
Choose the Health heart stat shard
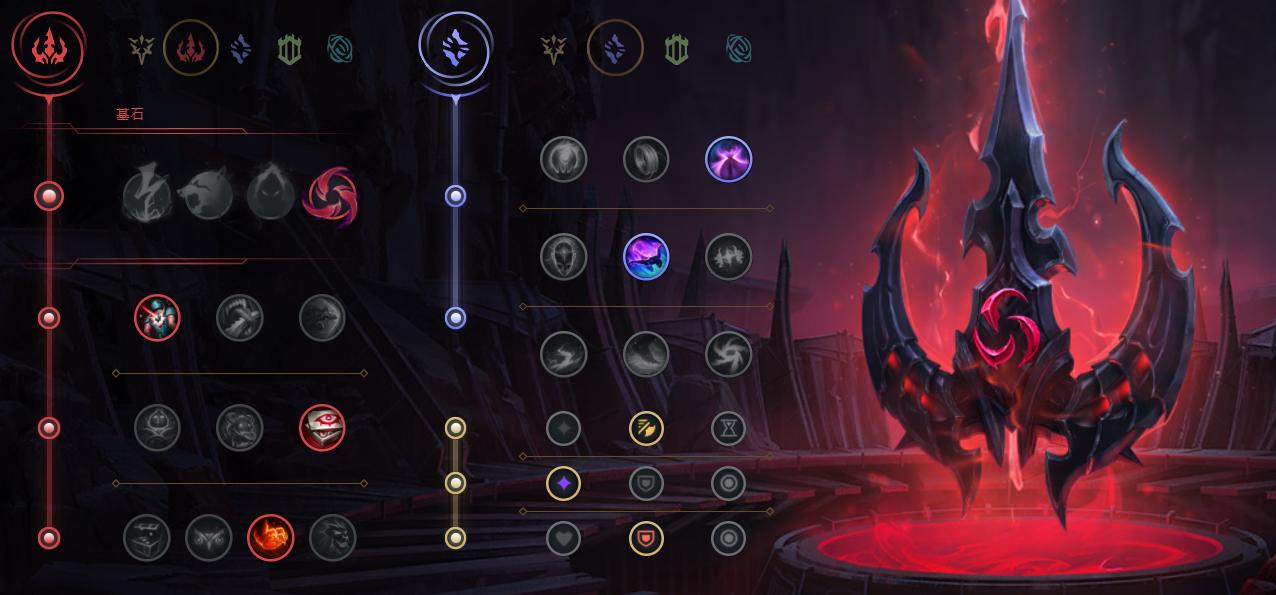(x=564, y=538)
